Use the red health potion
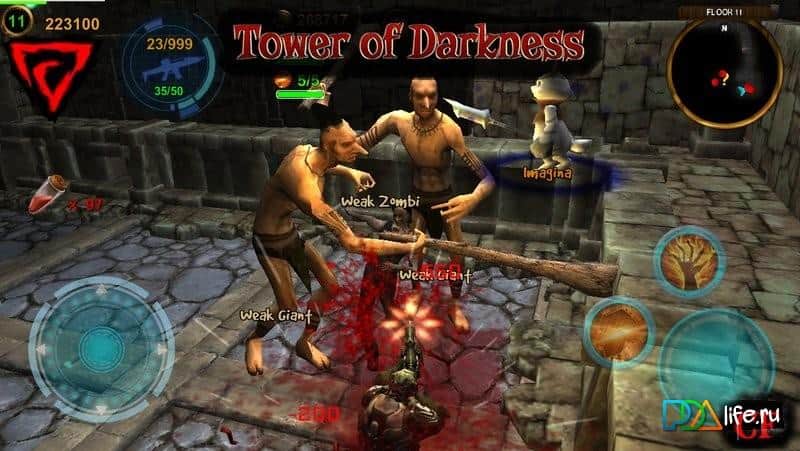The image size is (800, 451). [x=46, y=196]
